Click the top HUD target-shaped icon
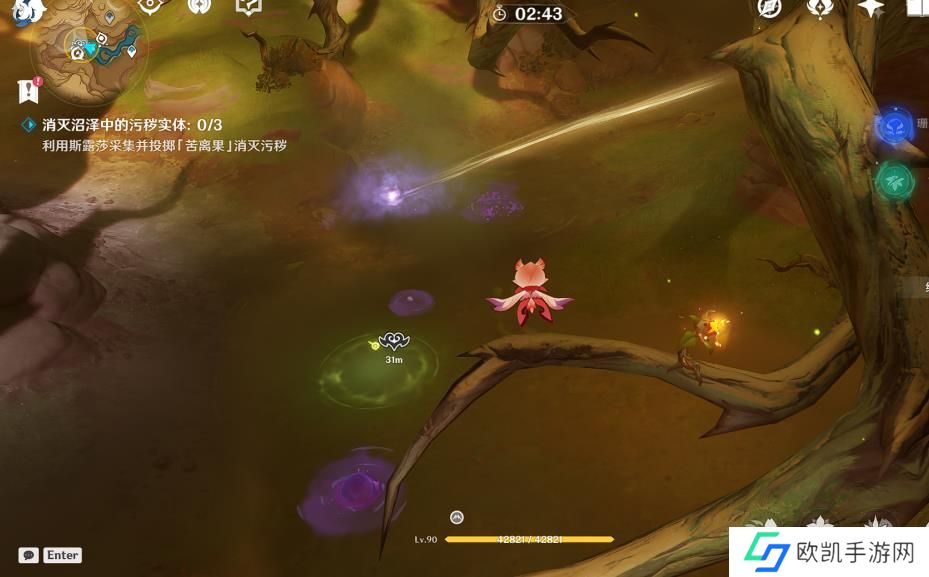The height and width of the screenshot is (577, 929). coord(150,7)
